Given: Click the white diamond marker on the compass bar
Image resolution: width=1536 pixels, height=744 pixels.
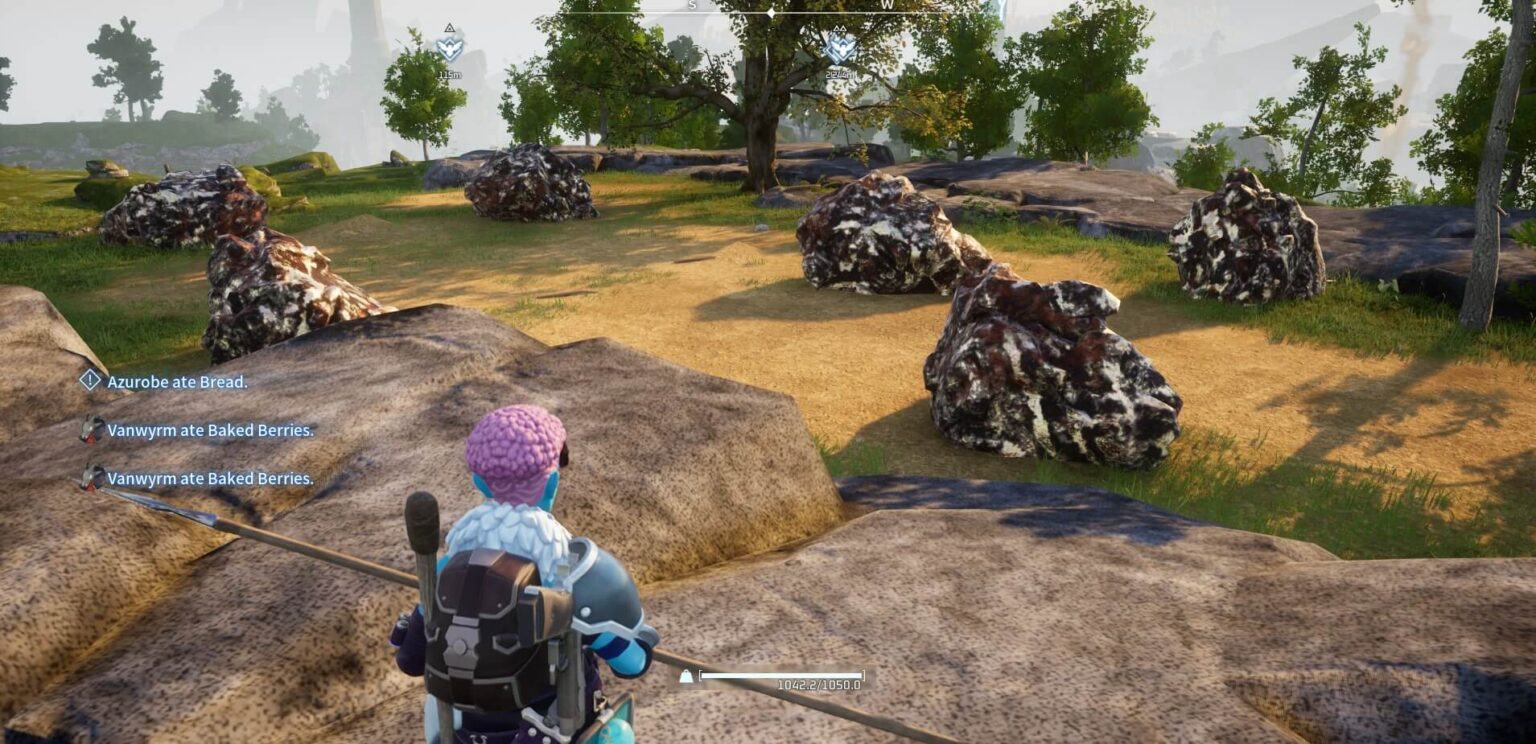Looking at the screenshot, I should coord(770,13).
